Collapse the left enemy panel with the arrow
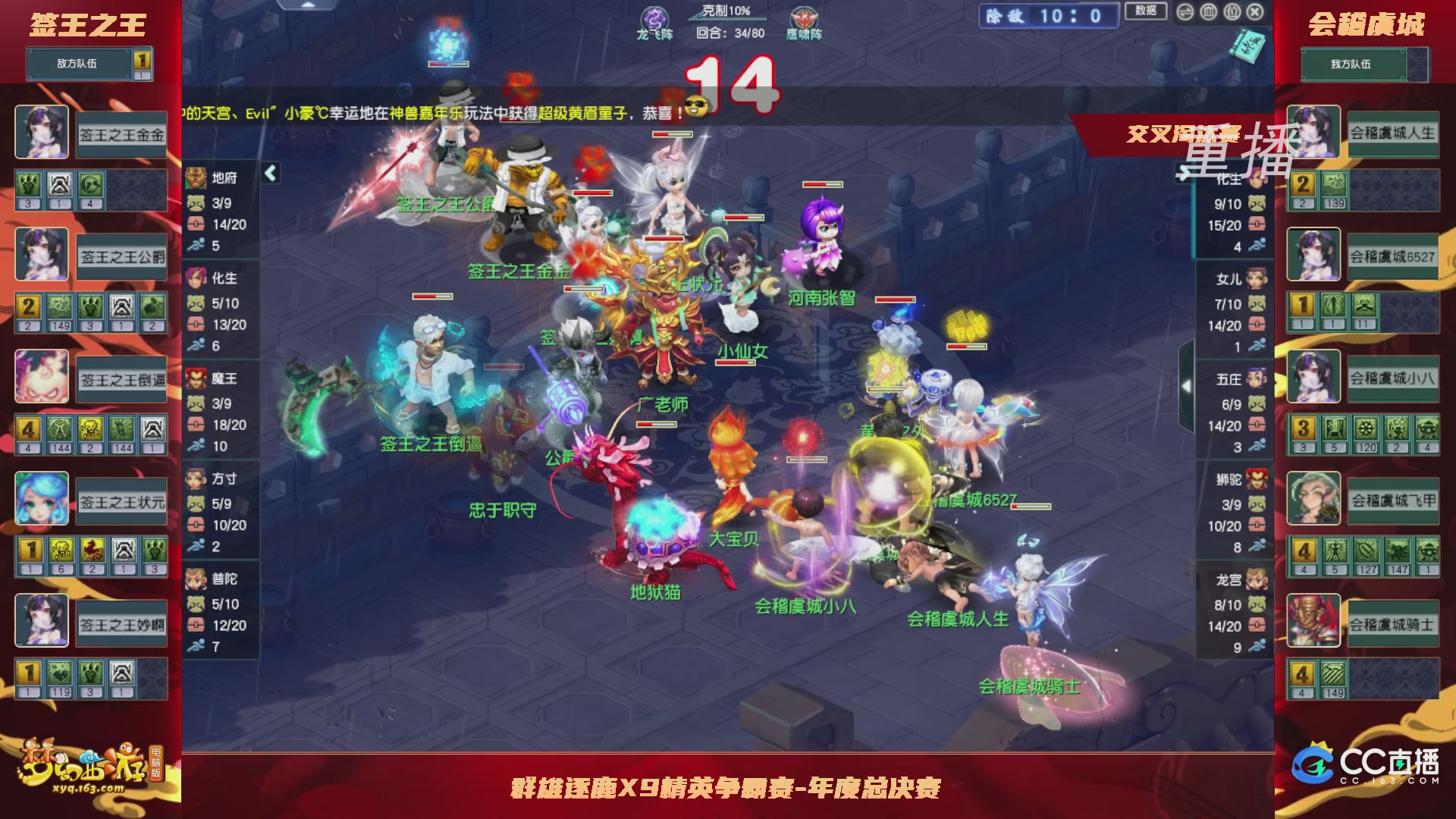 [270, 172]
